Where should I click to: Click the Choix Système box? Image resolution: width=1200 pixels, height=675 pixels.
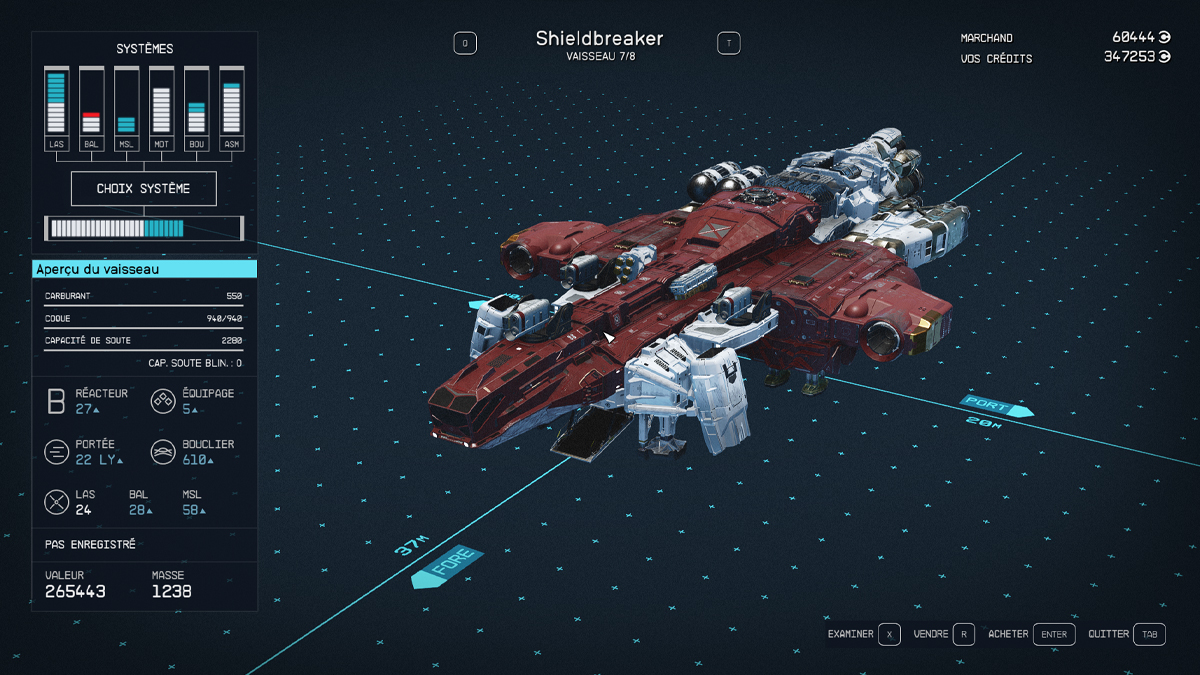[x=143, y=188]
